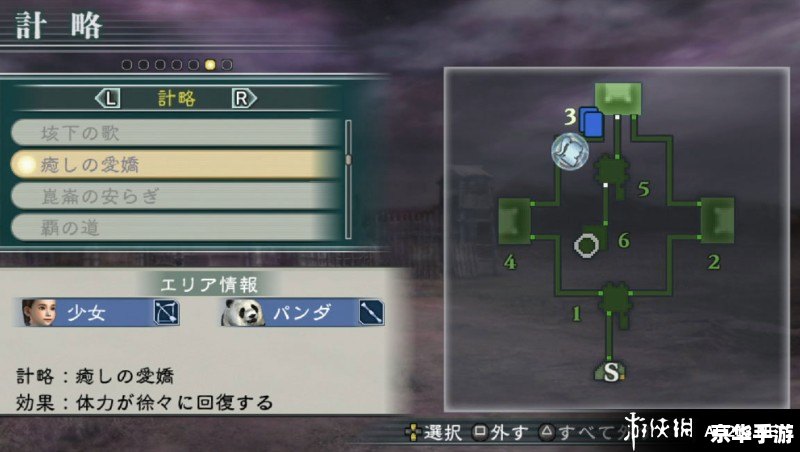Pick the 崑崙の安らぎ stratagem row
The height and width of the screenshot is (452, 800).
[x=175, y=195]
